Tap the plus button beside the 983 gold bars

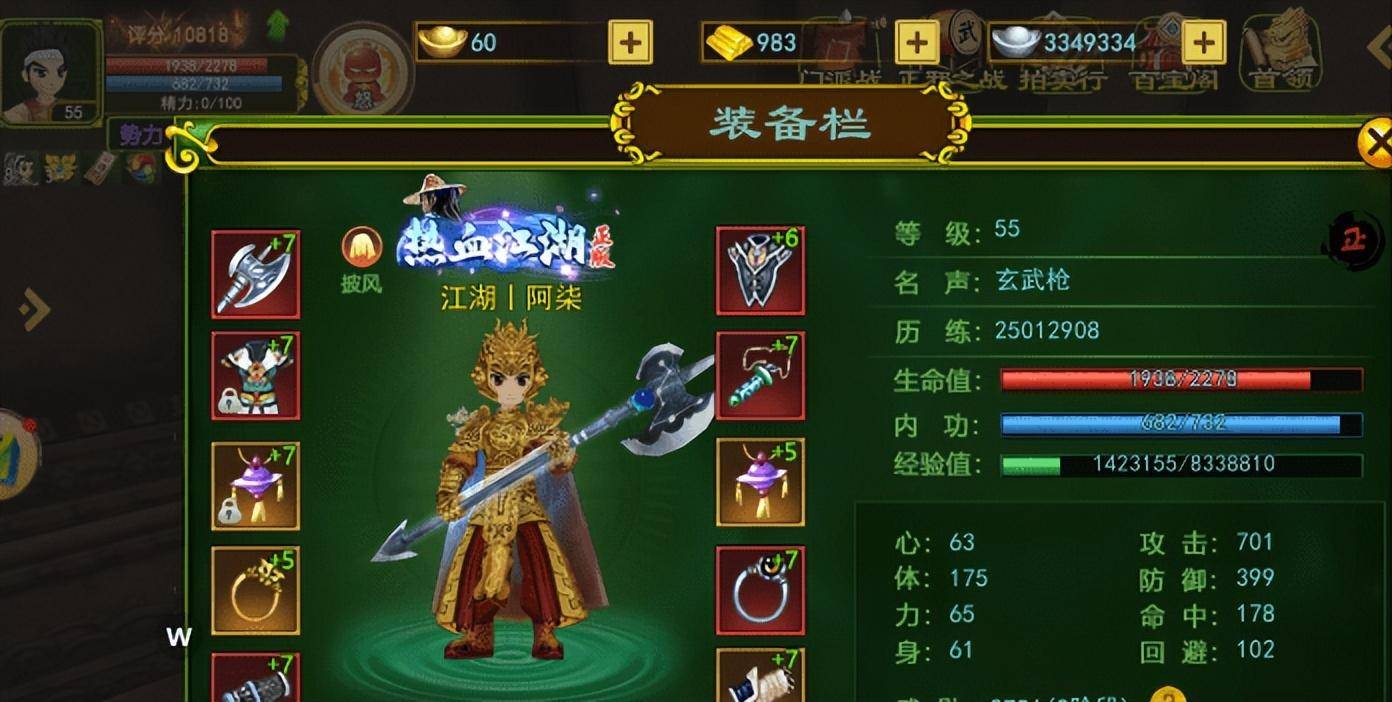[x=917, y=42]
